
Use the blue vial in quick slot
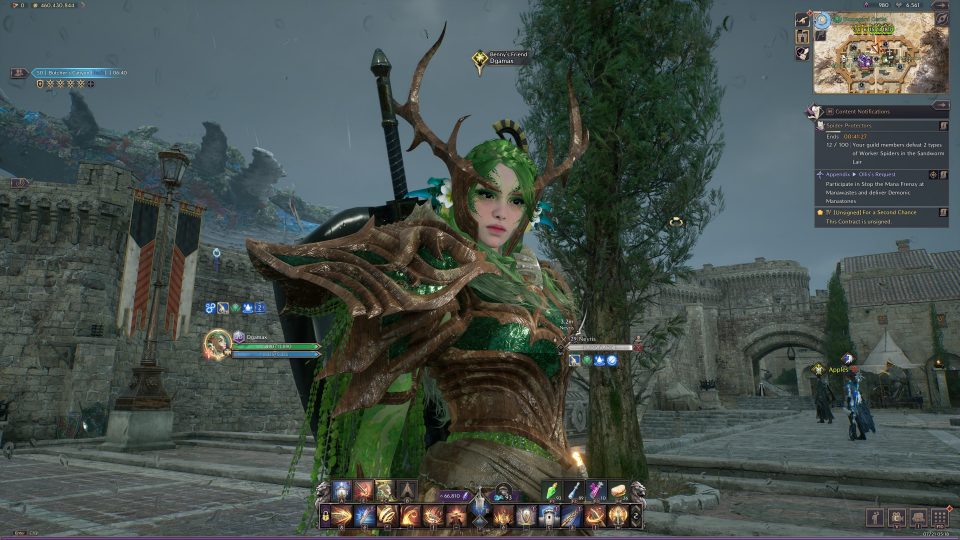577,491
